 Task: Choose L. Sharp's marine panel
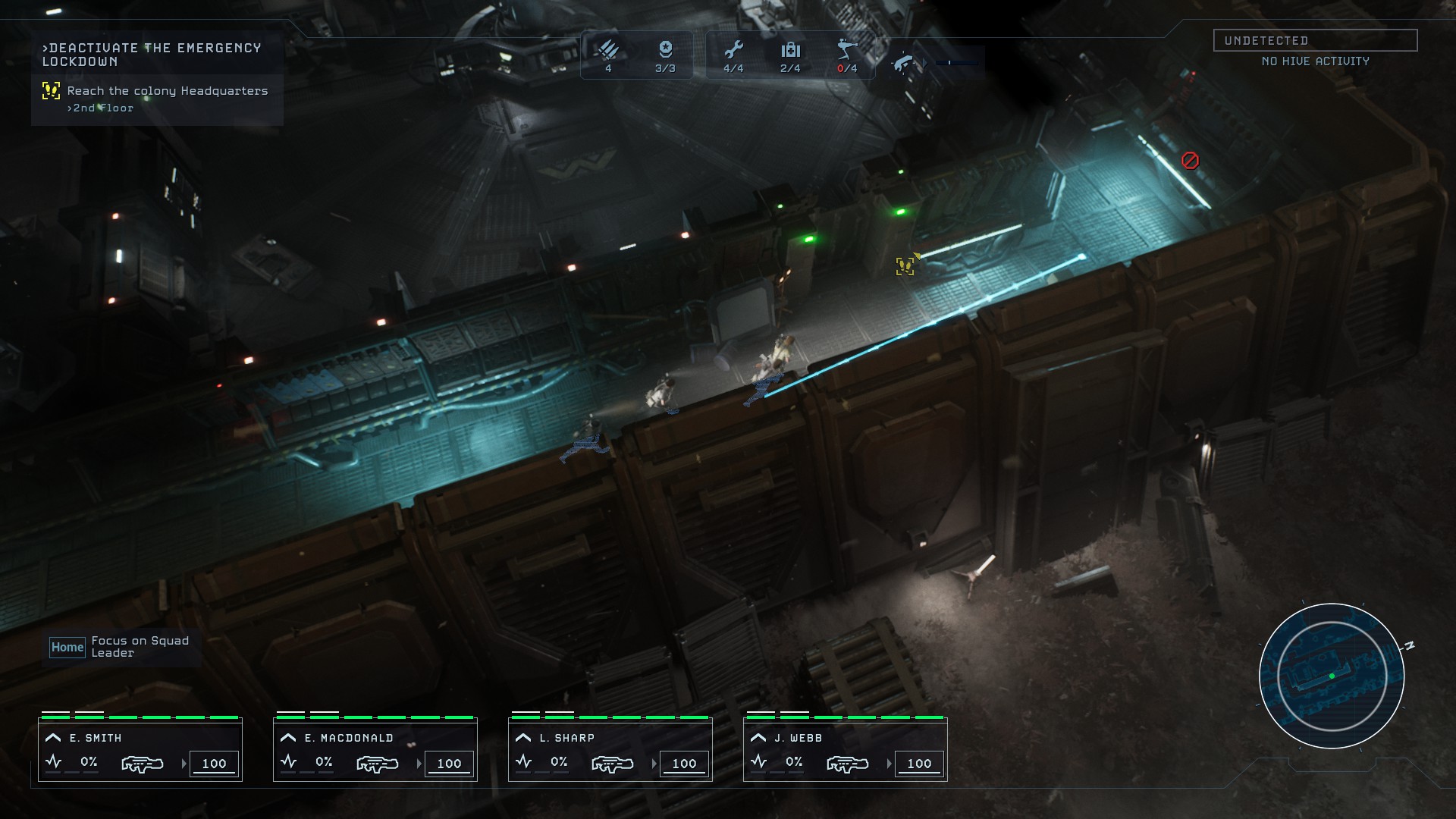tap(610, 749)
